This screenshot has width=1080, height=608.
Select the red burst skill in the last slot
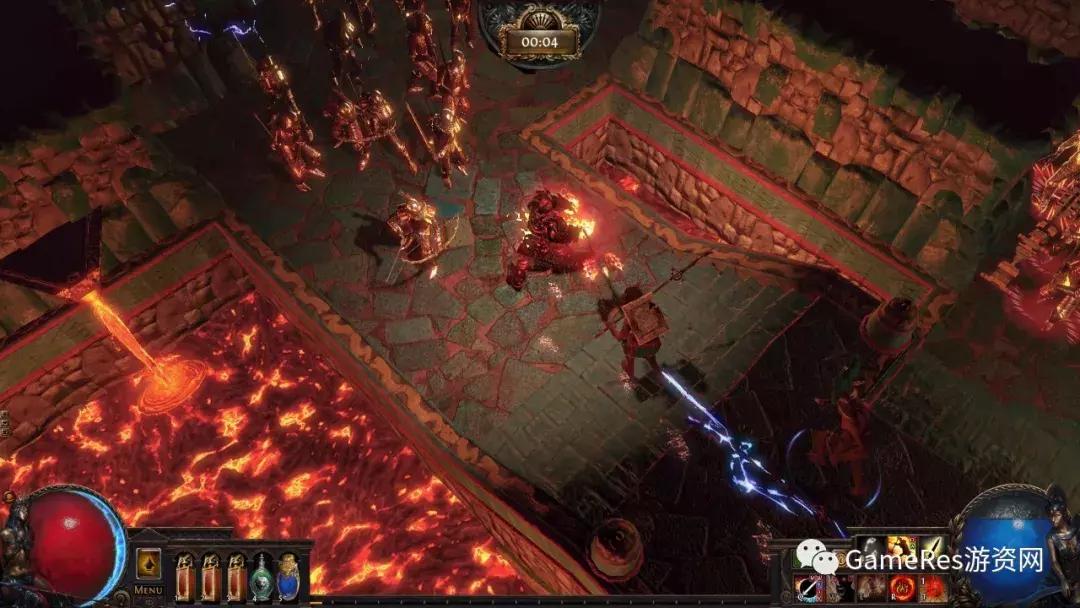tap(935, 587)
